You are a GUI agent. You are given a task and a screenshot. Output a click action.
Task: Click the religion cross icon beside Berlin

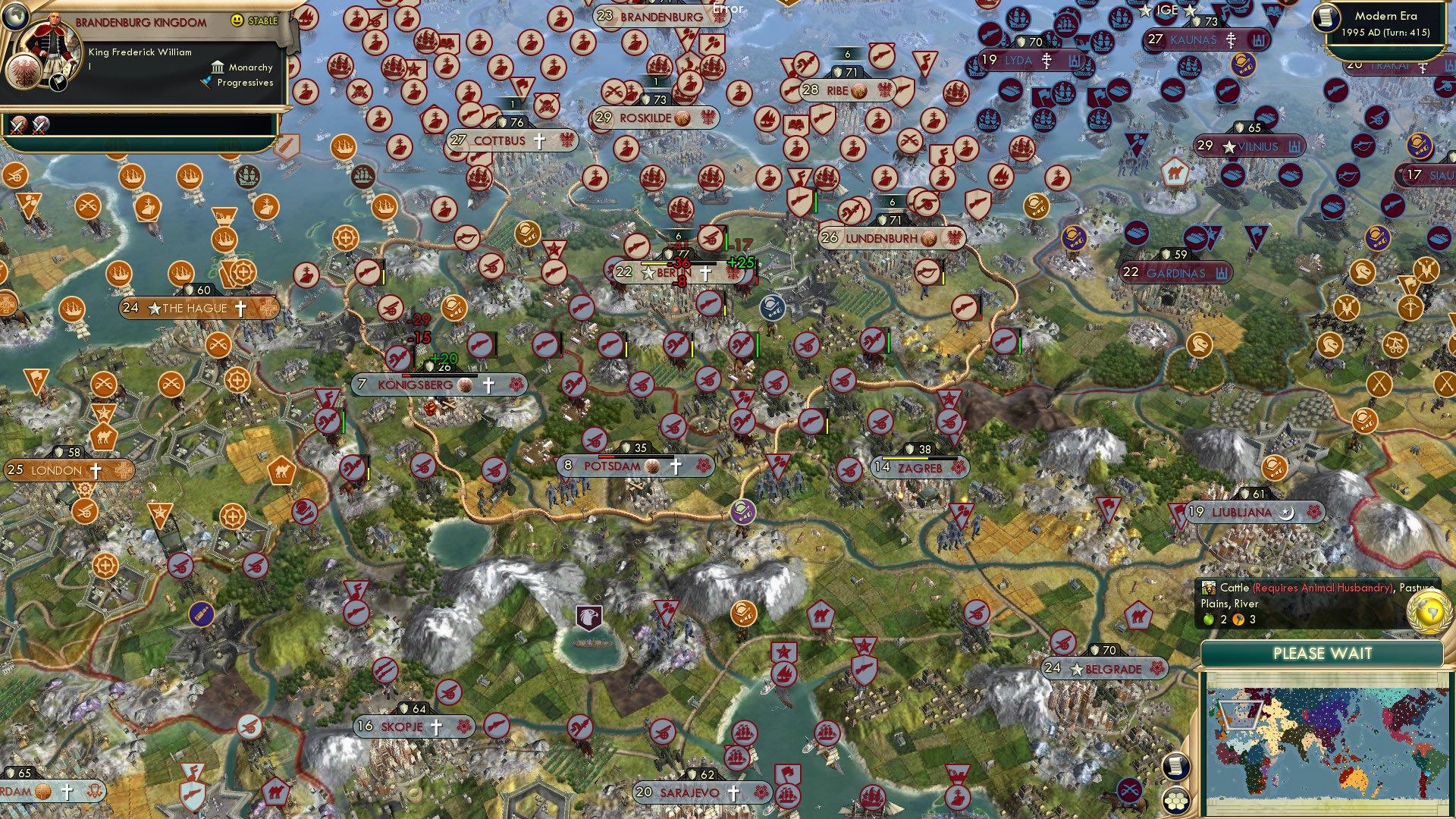tap(705, 274)
